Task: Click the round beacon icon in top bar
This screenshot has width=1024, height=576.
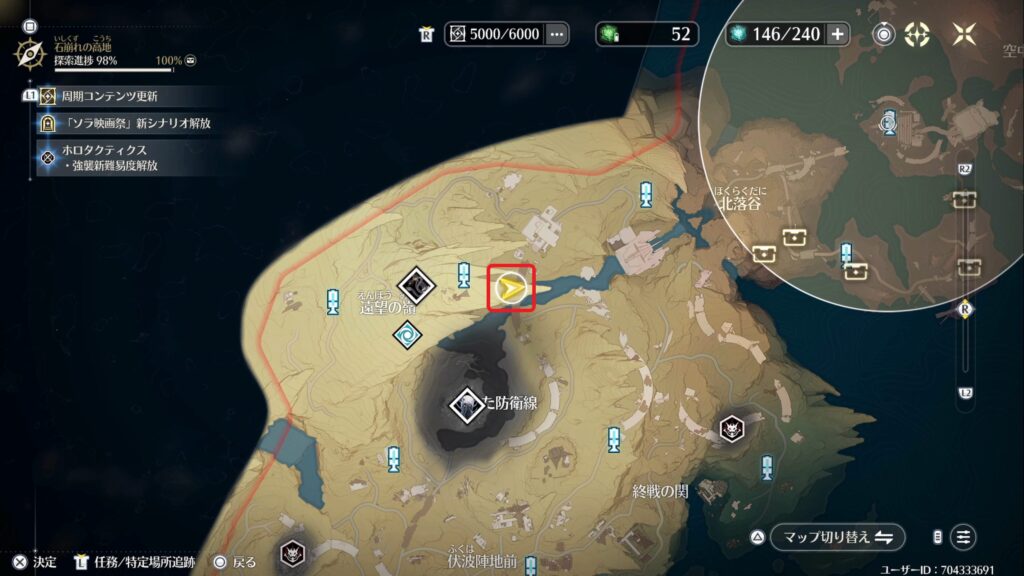Action: click(884, 34)
